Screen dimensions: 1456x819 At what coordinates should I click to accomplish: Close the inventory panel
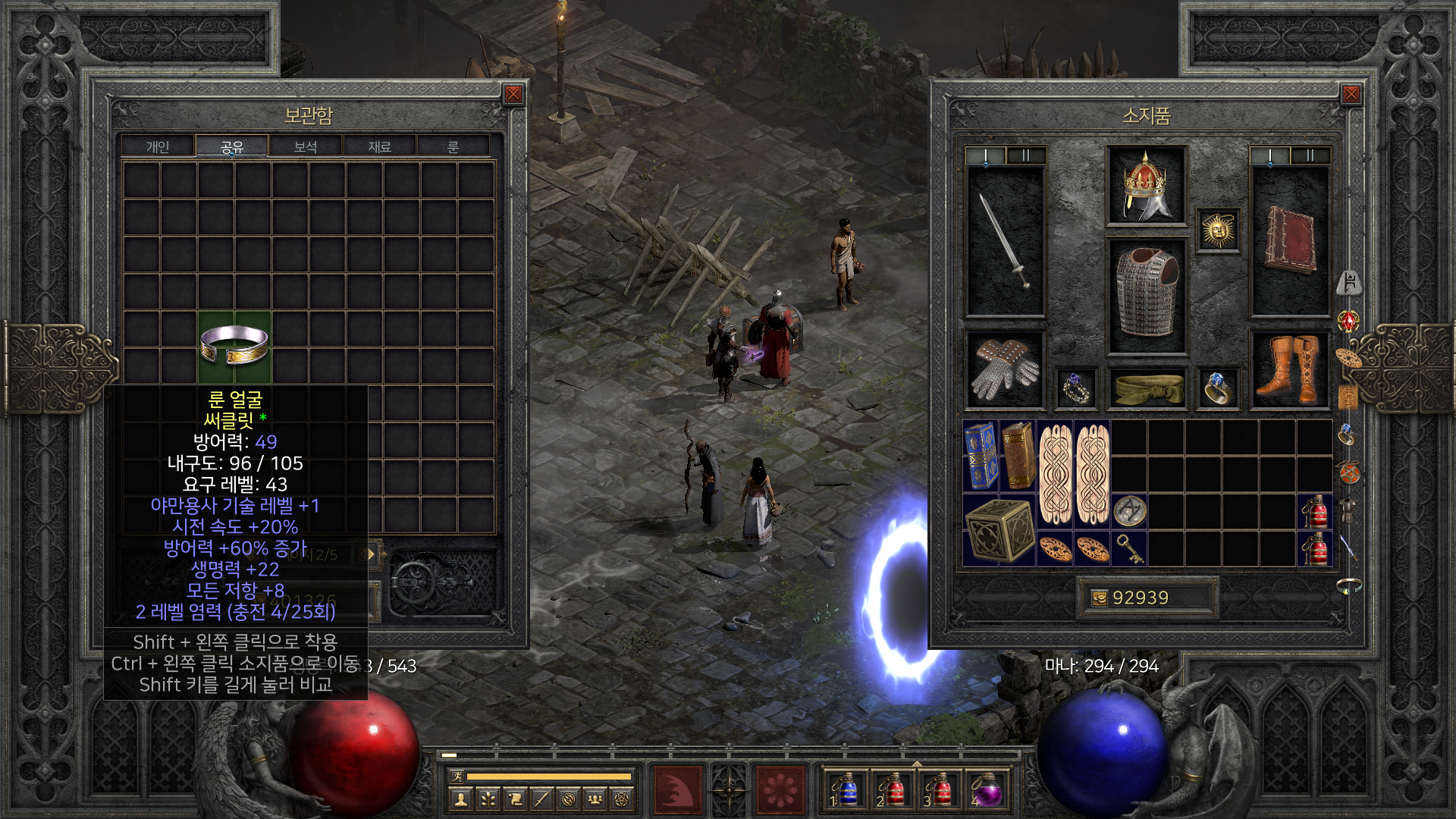(1351, 94)
